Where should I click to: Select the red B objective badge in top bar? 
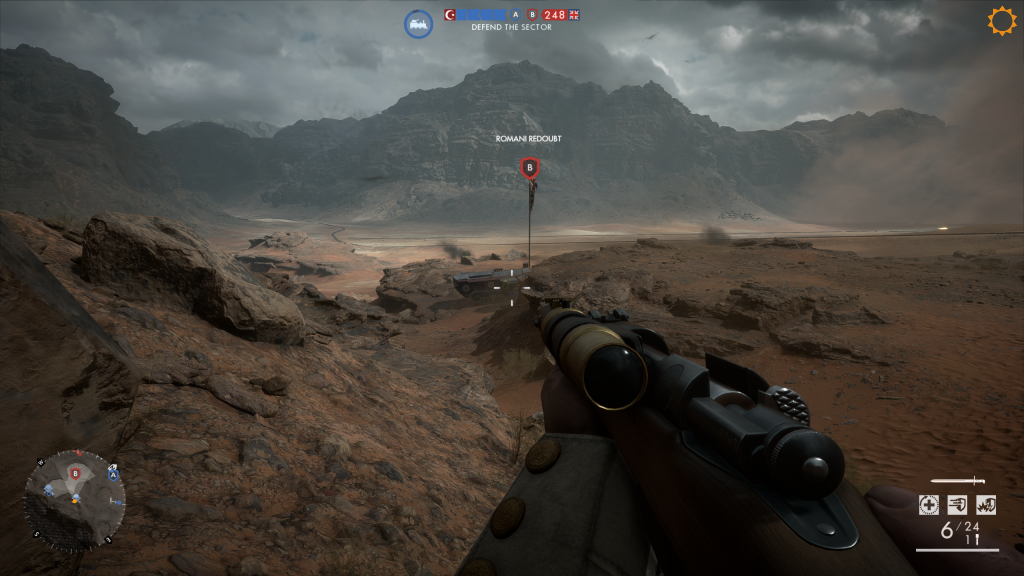[532, 15]
